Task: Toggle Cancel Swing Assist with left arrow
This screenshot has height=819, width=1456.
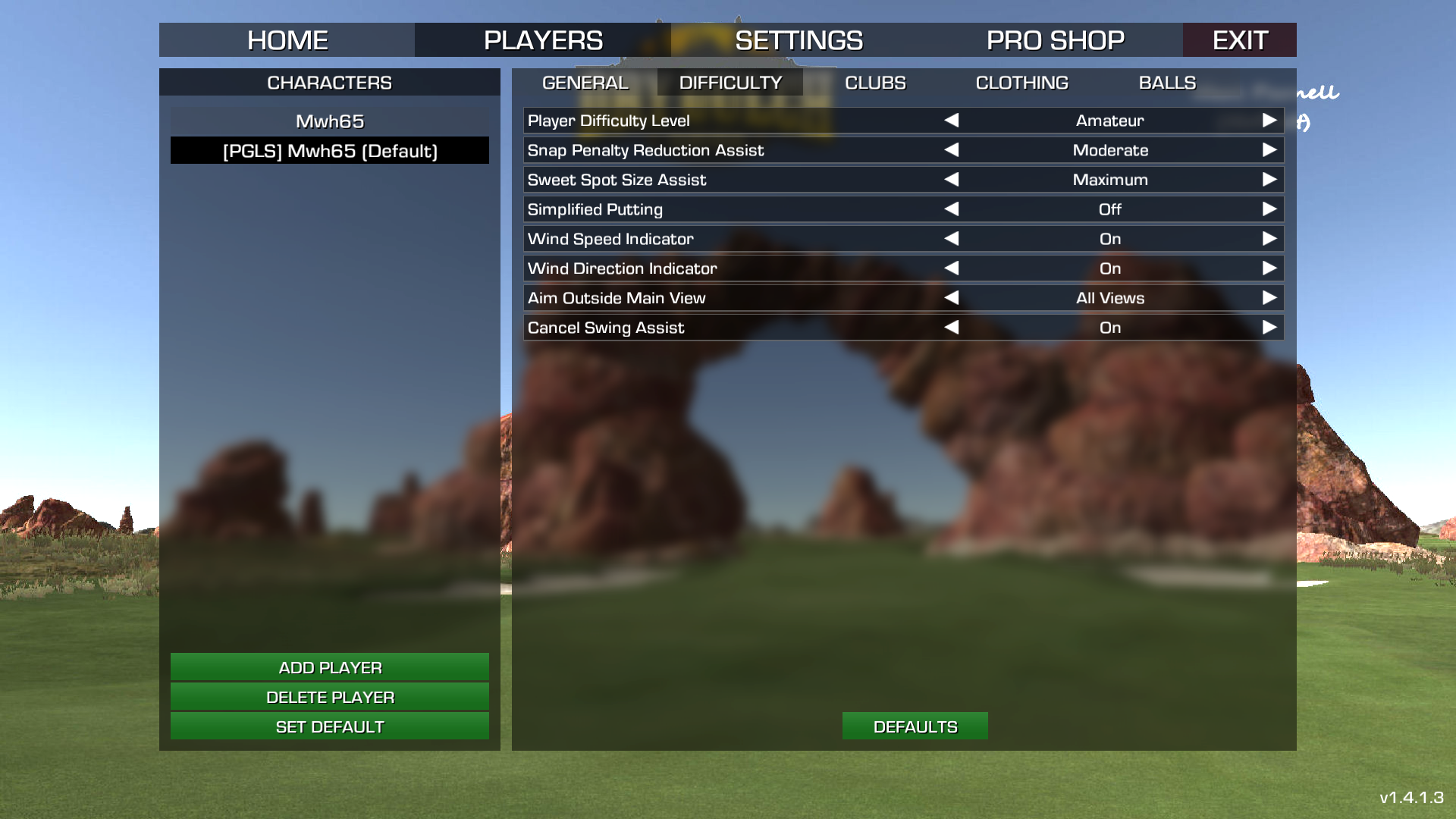Action: coord(952,328)
